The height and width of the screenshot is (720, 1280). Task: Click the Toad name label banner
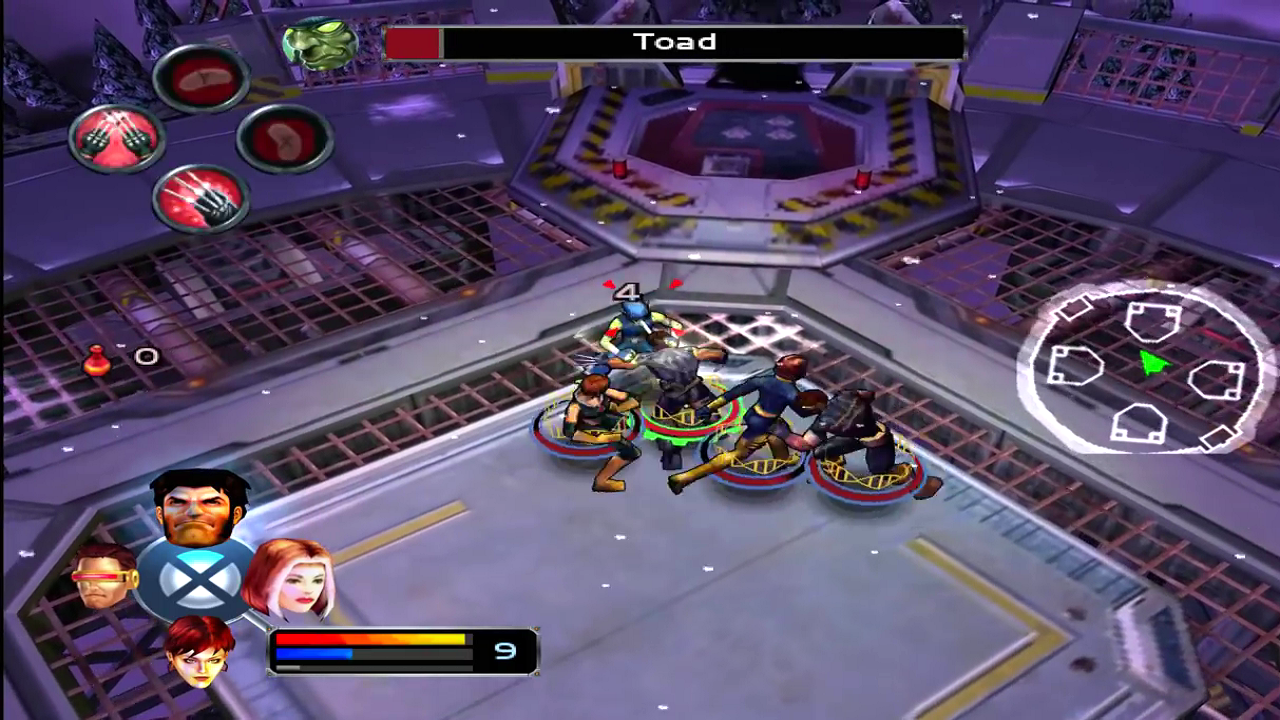(675, 42)
